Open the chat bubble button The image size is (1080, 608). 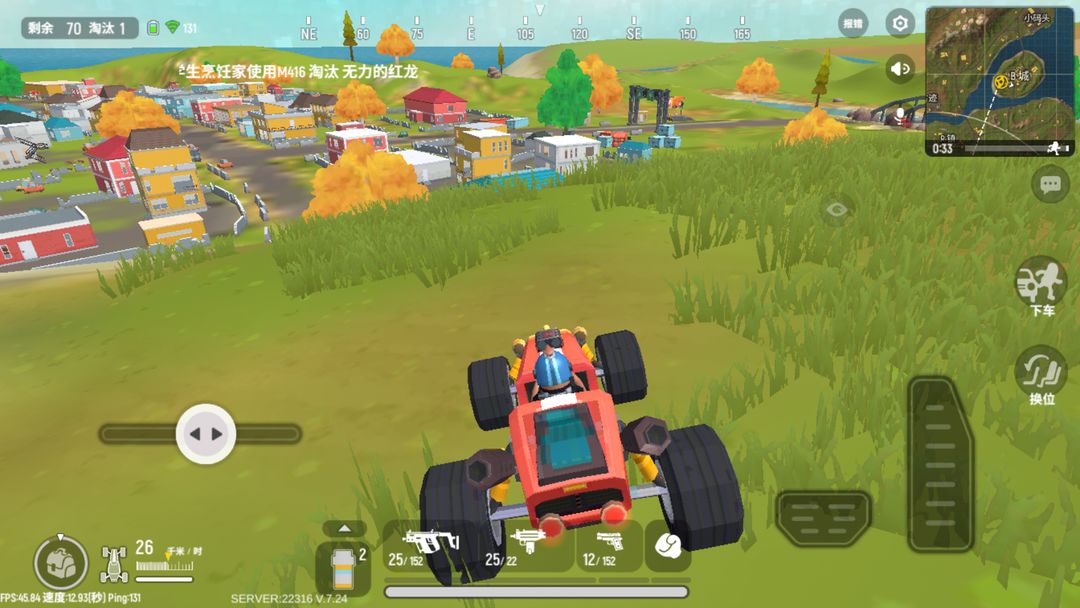coord(1049,184)
